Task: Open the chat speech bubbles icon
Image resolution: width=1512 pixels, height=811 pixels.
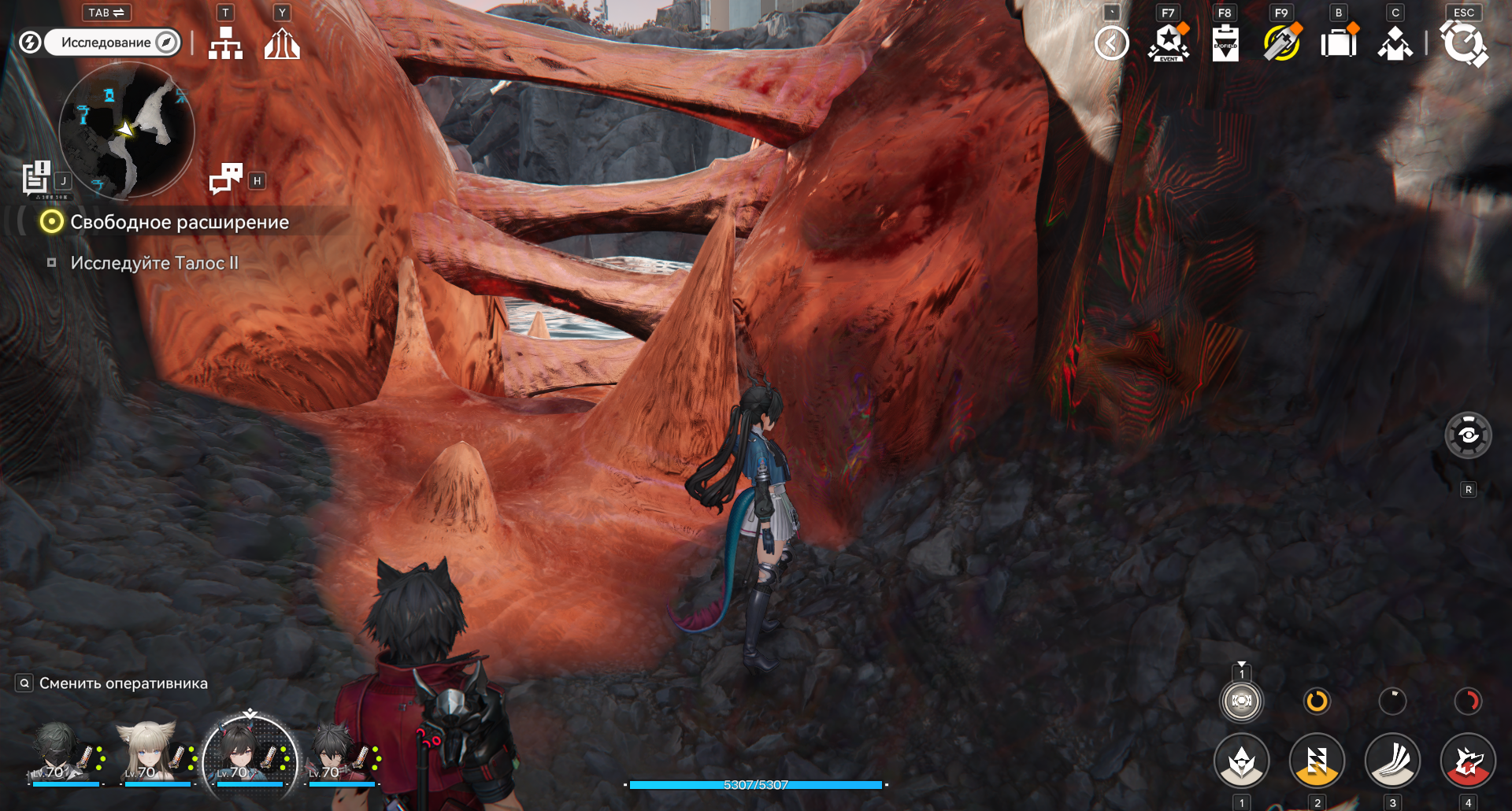Action: click(x=226, y=179)
